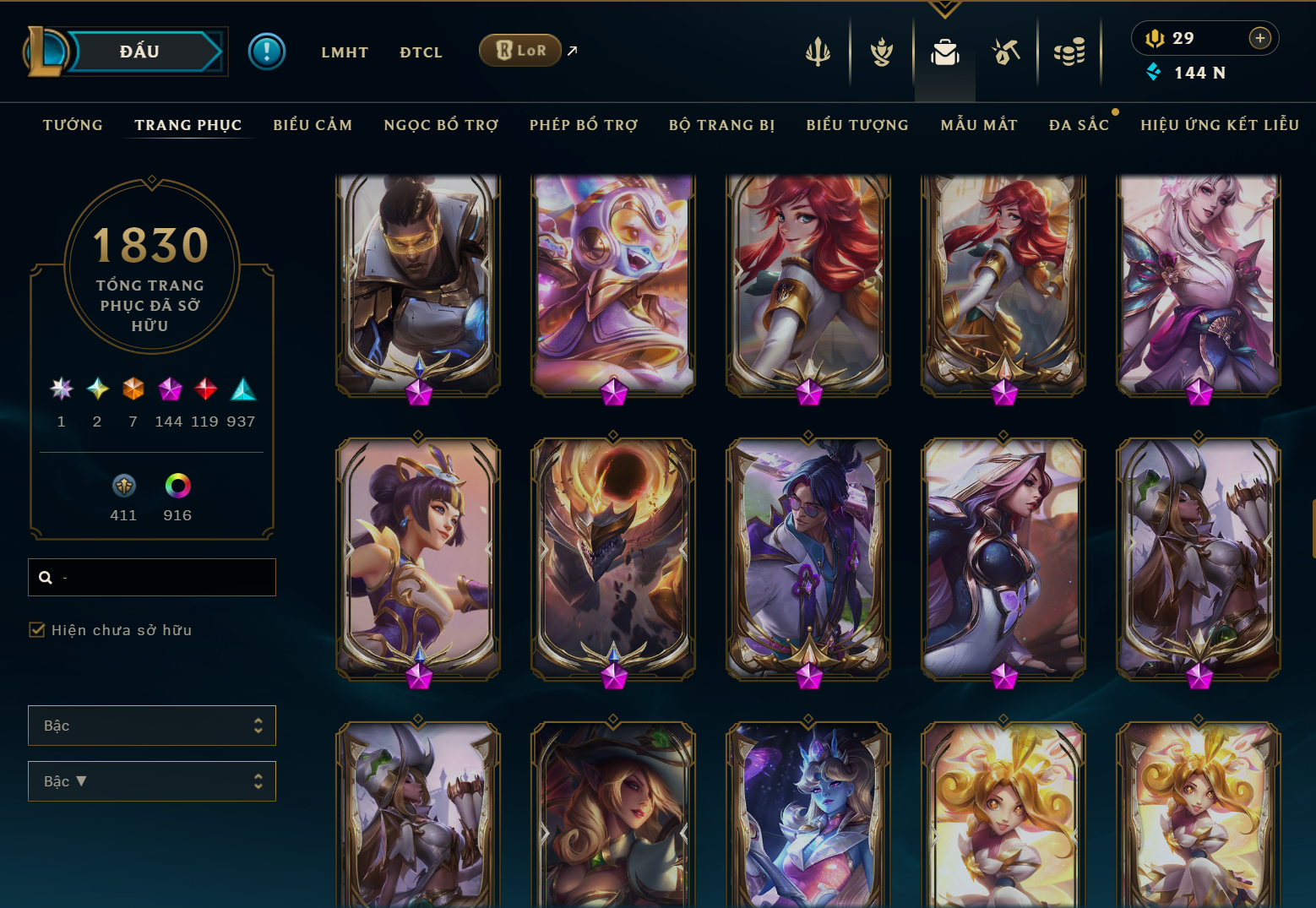This screenshot has height=908, width=1316.
Task: Select the NGỌC BỔ TRỢ tab
Action: (x=441, y=125)
